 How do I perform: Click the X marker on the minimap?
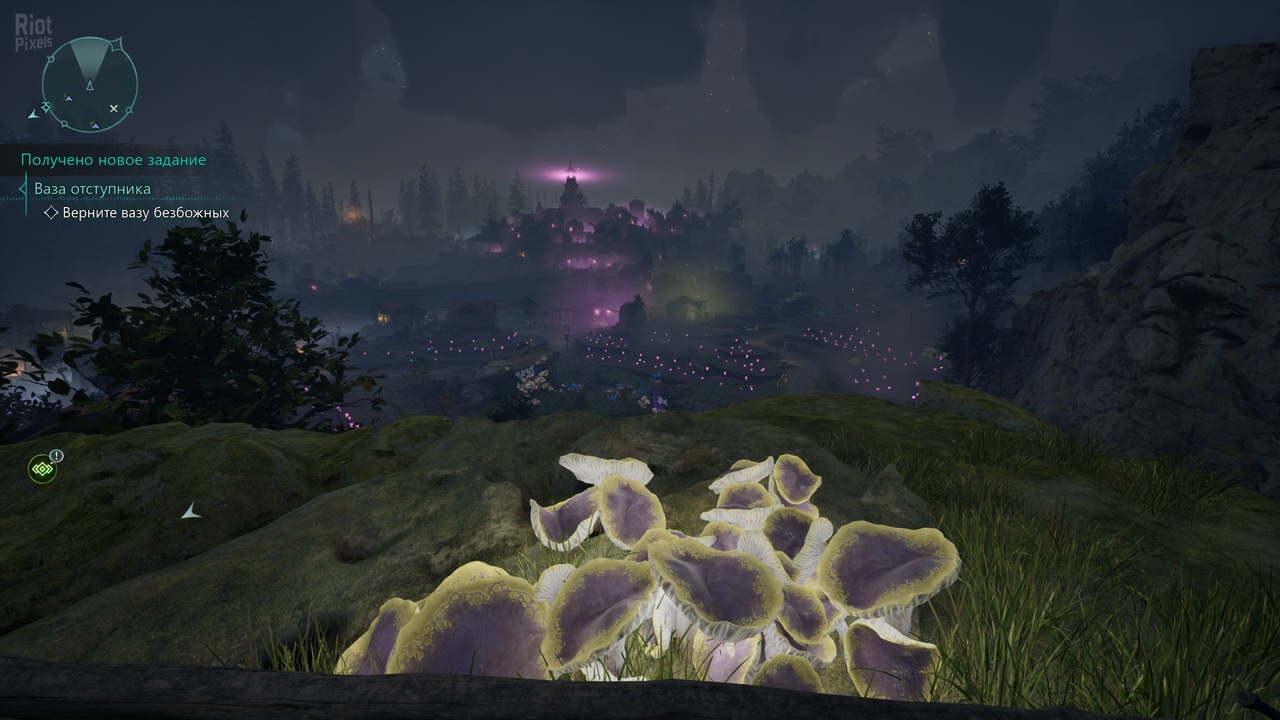click(x=114, y=108)
